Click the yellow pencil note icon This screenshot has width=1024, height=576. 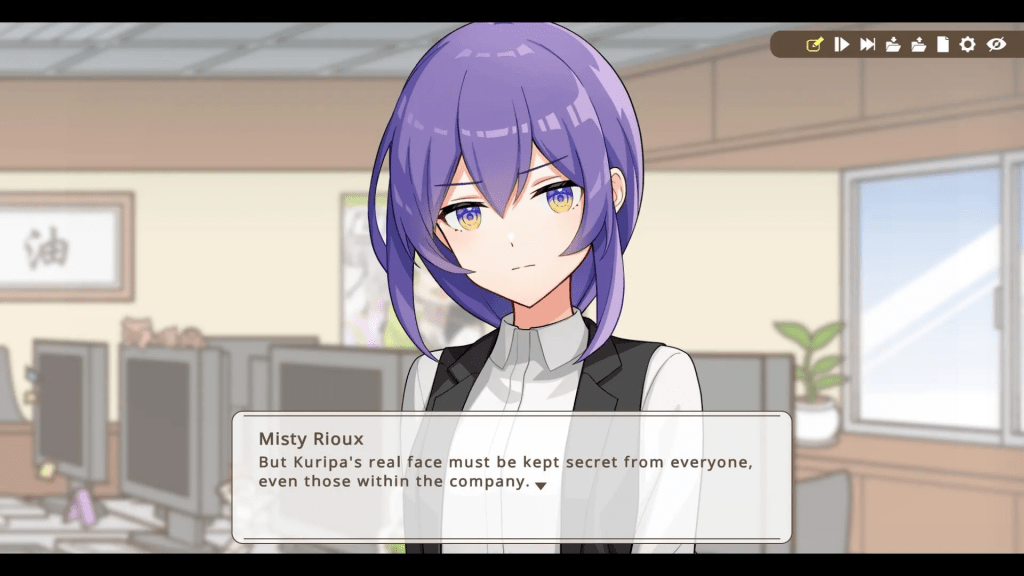click(x=815, y=44)
